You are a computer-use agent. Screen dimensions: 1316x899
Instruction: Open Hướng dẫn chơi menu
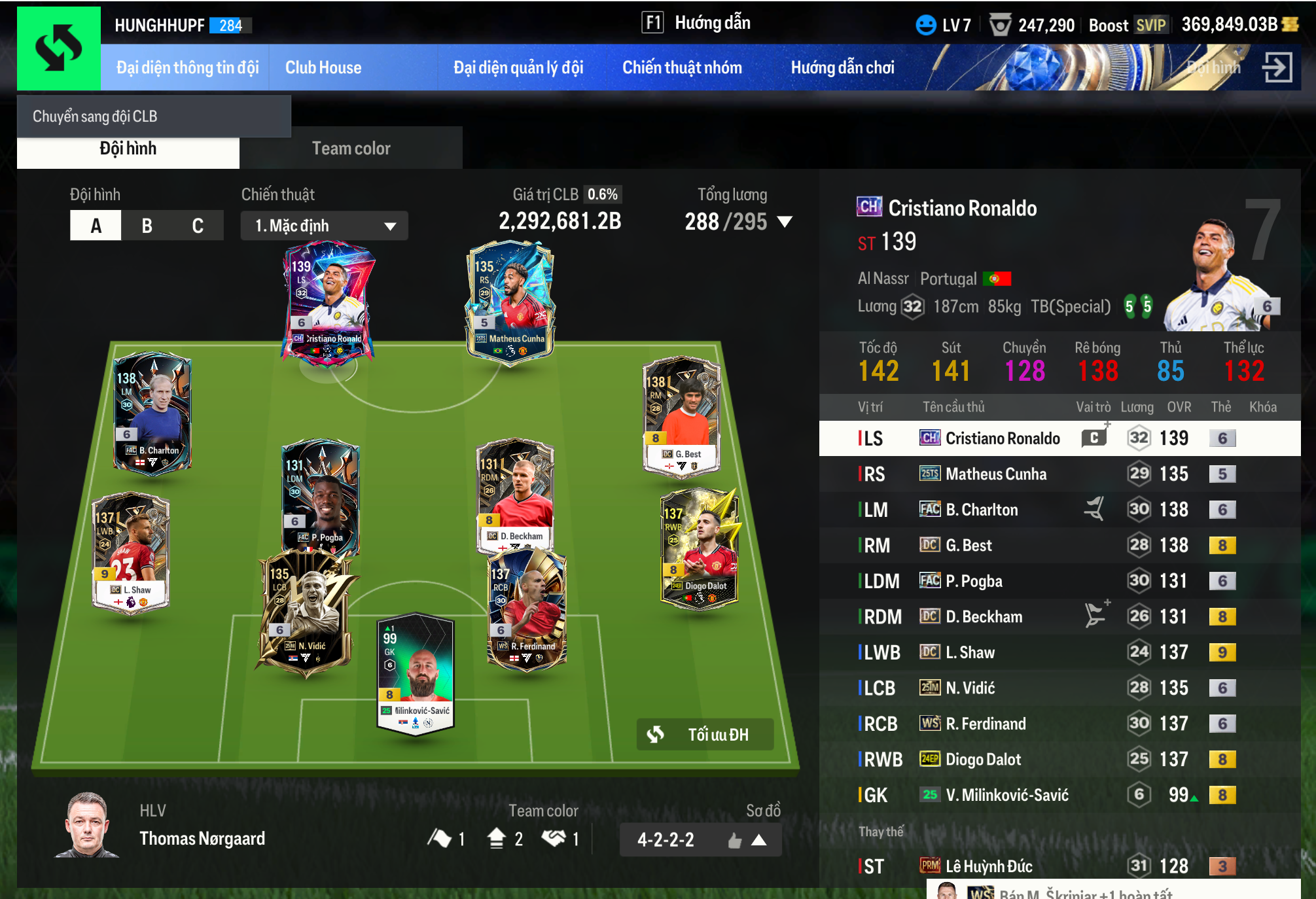point(842,67)
